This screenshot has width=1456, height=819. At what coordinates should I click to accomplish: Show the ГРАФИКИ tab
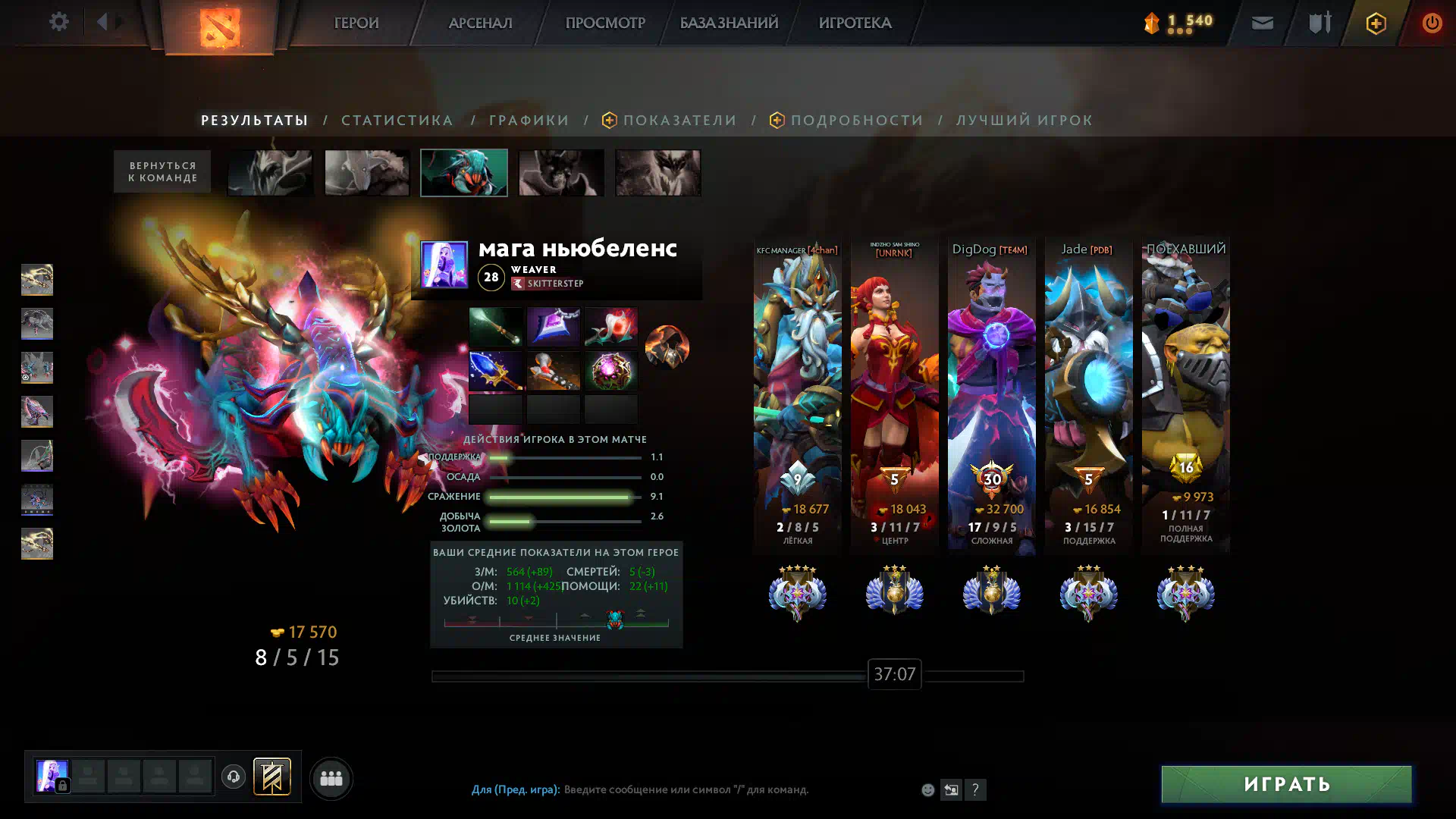(x=529, y=120)
